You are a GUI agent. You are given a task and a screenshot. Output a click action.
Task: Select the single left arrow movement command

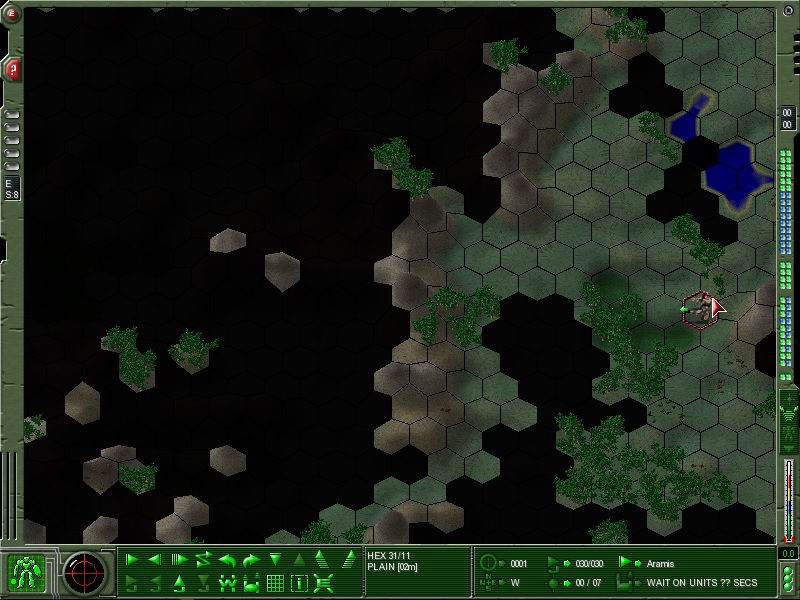(x=155, y=560)
